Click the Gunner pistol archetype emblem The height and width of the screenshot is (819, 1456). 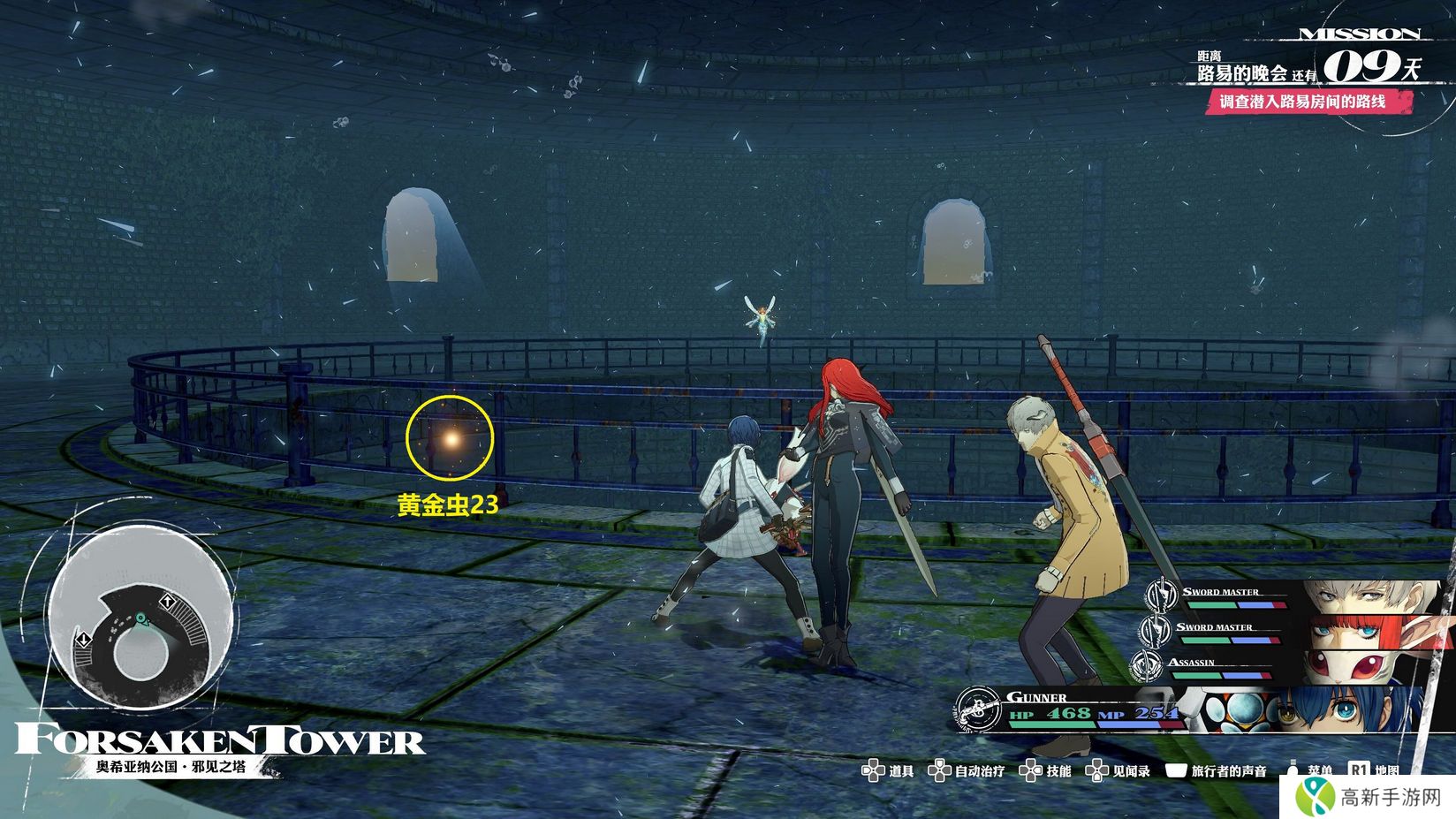point(977,709)
